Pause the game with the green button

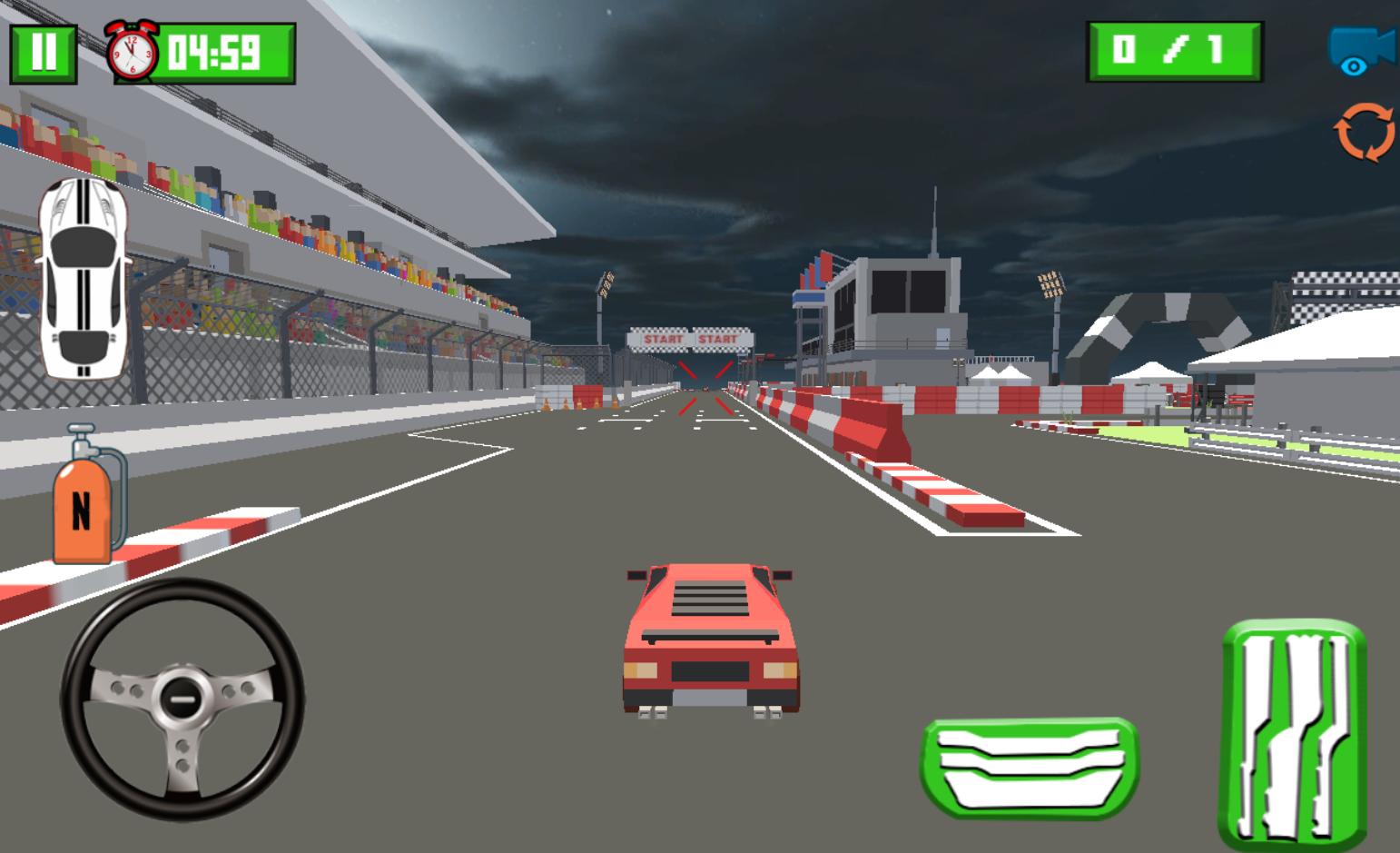43,54
